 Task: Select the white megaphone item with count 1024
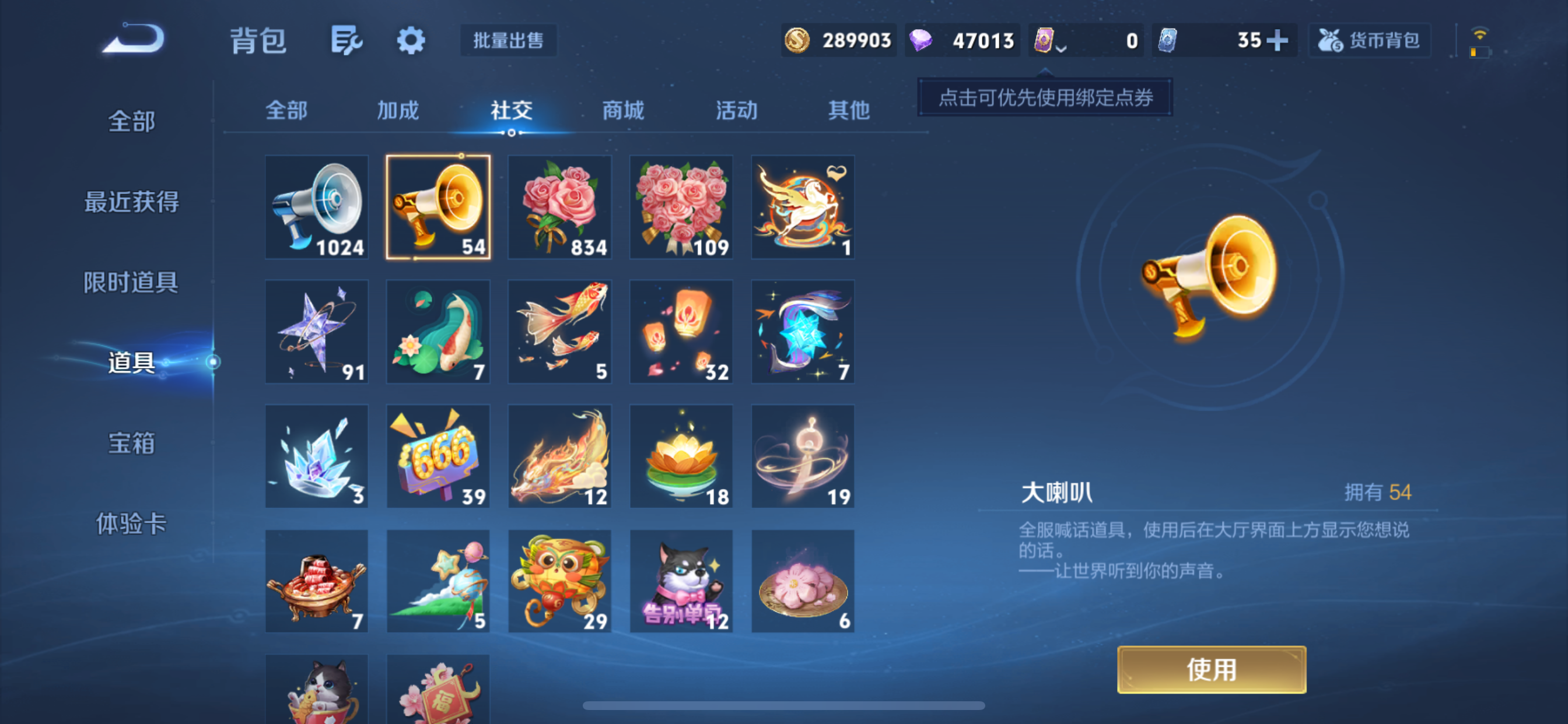(317, 208)
